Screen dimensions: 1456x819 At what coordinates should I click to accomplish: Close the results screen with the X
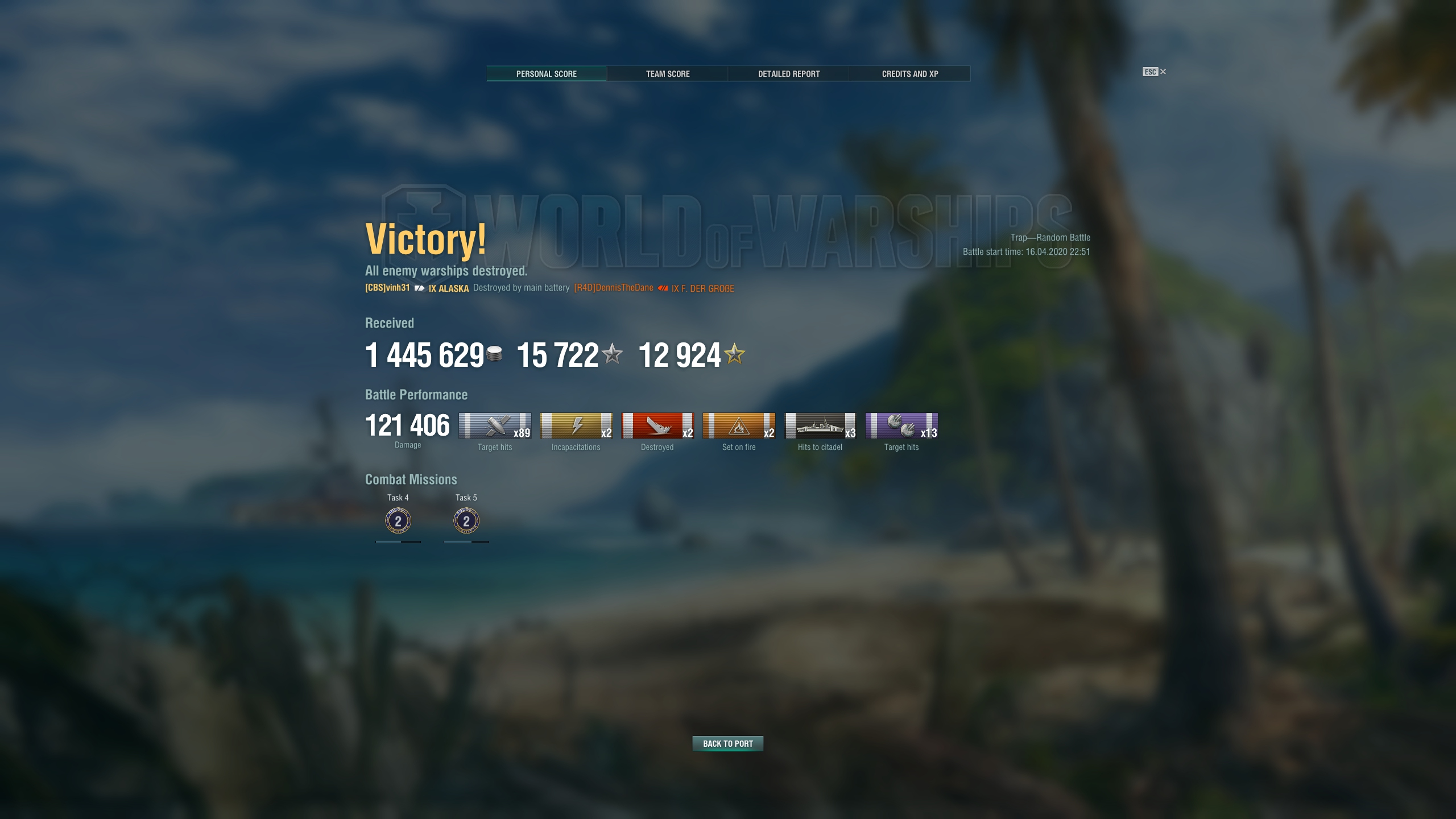pyautogui.click(x=1163, y=72)
